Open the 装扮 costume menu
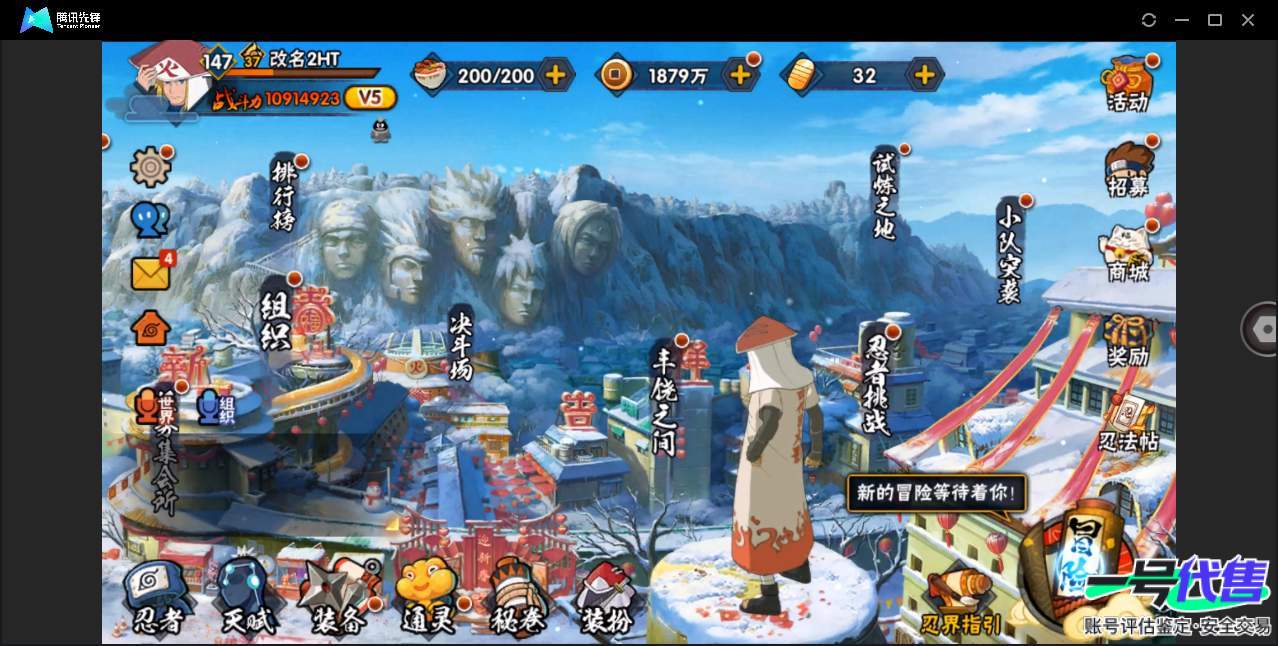The width and height of the screenshot is (1278, 646). tap(607, 597)
